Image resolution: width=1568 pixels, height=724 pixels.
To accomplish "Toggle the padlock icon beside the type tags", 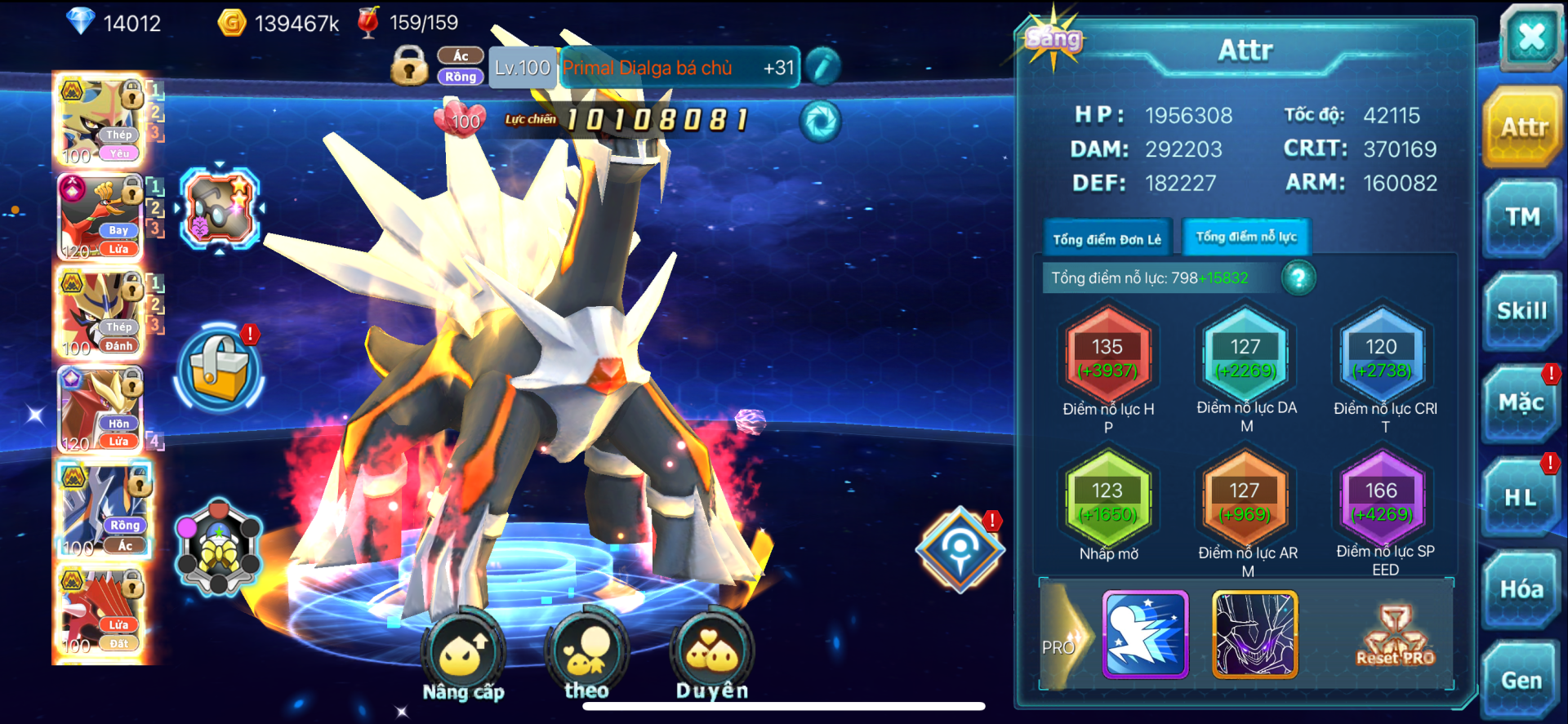I will pos(409,66).
